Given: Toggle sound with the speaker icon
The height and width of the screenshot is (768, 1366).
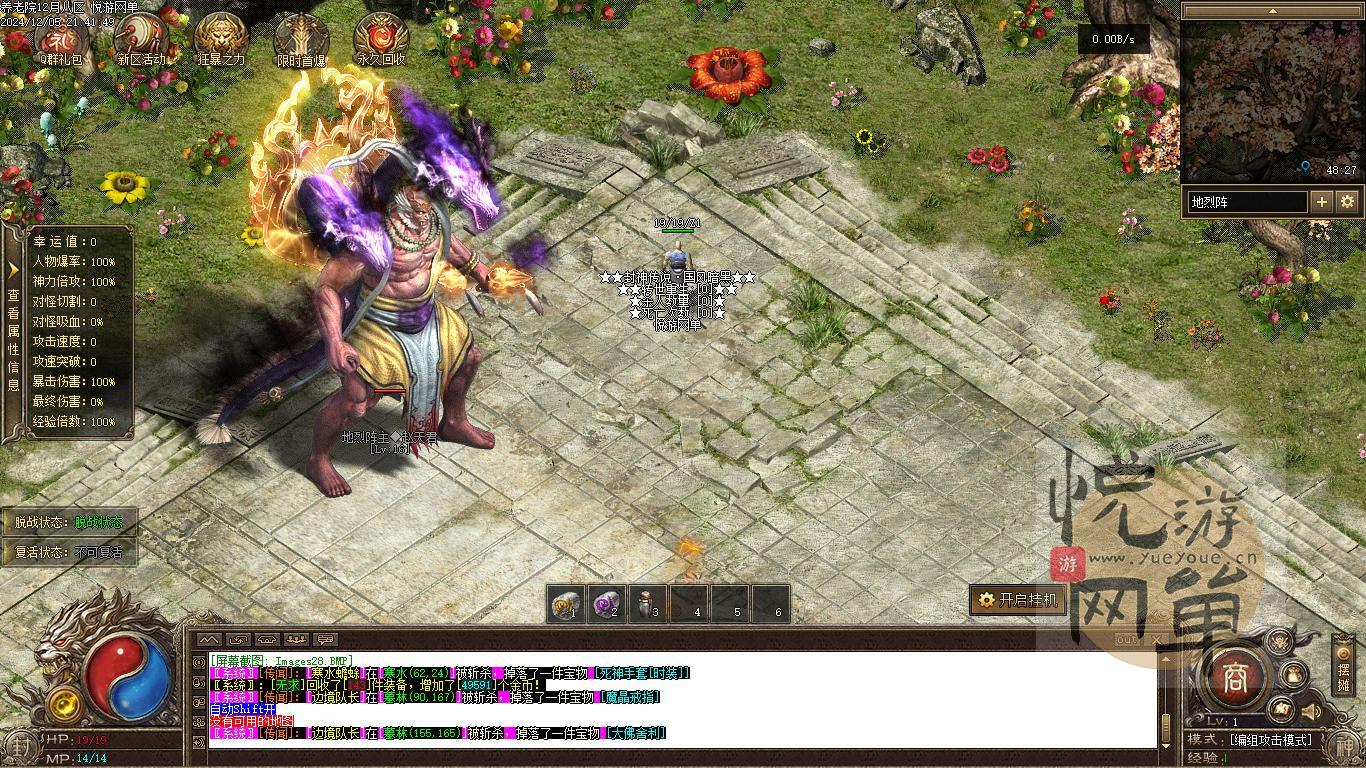Looking at the screenshot, I should click(1311, 712).
